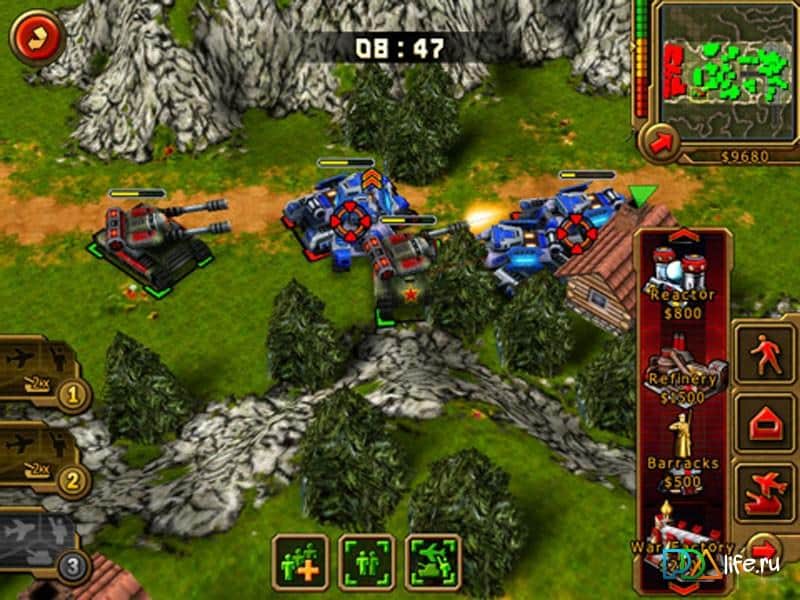Viewport: 800px width, 600px height.
Task: Click the add-units-to-group button with the plus
Action: 300,562
